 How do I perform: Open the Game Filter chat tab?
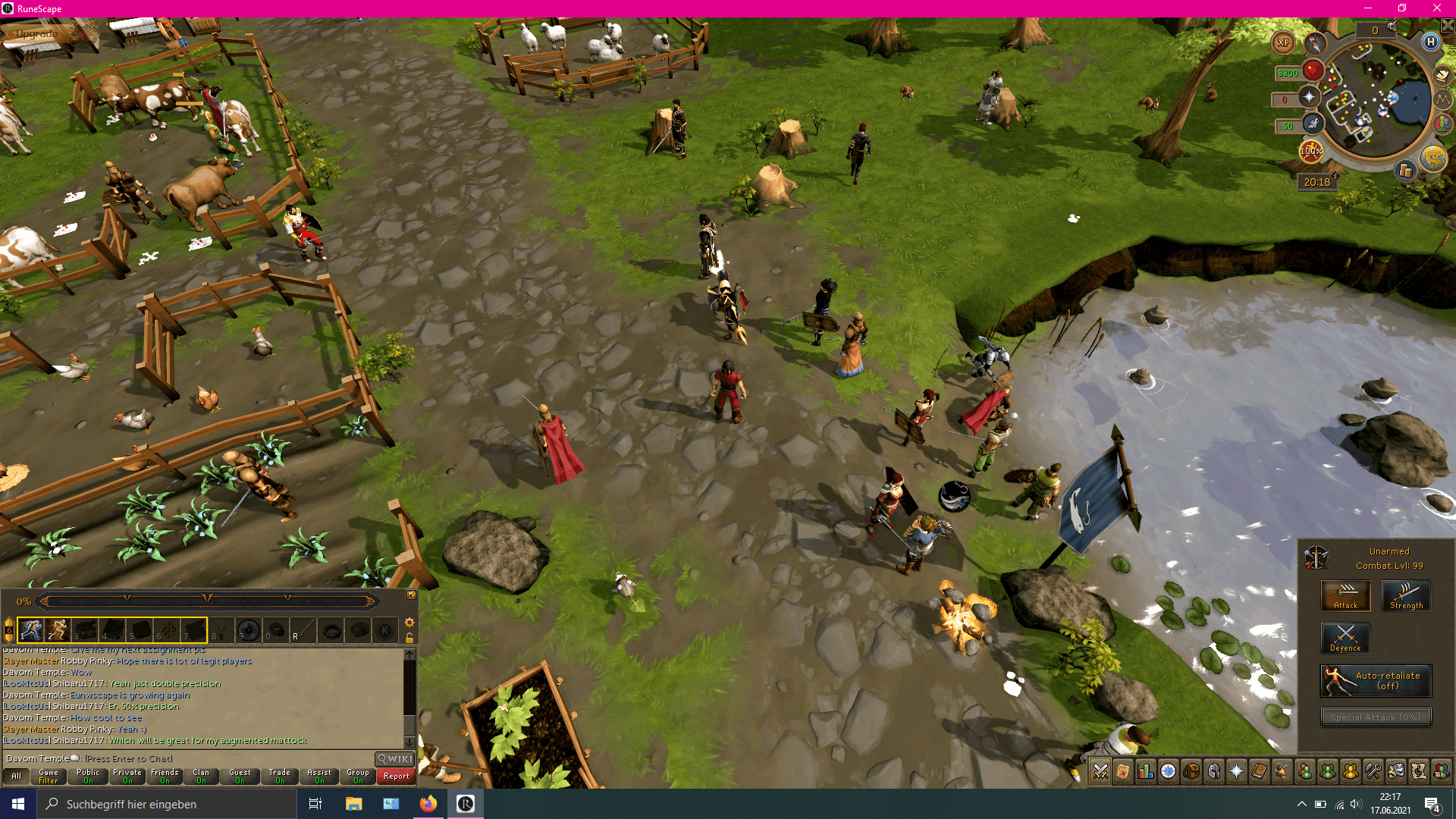49,777
